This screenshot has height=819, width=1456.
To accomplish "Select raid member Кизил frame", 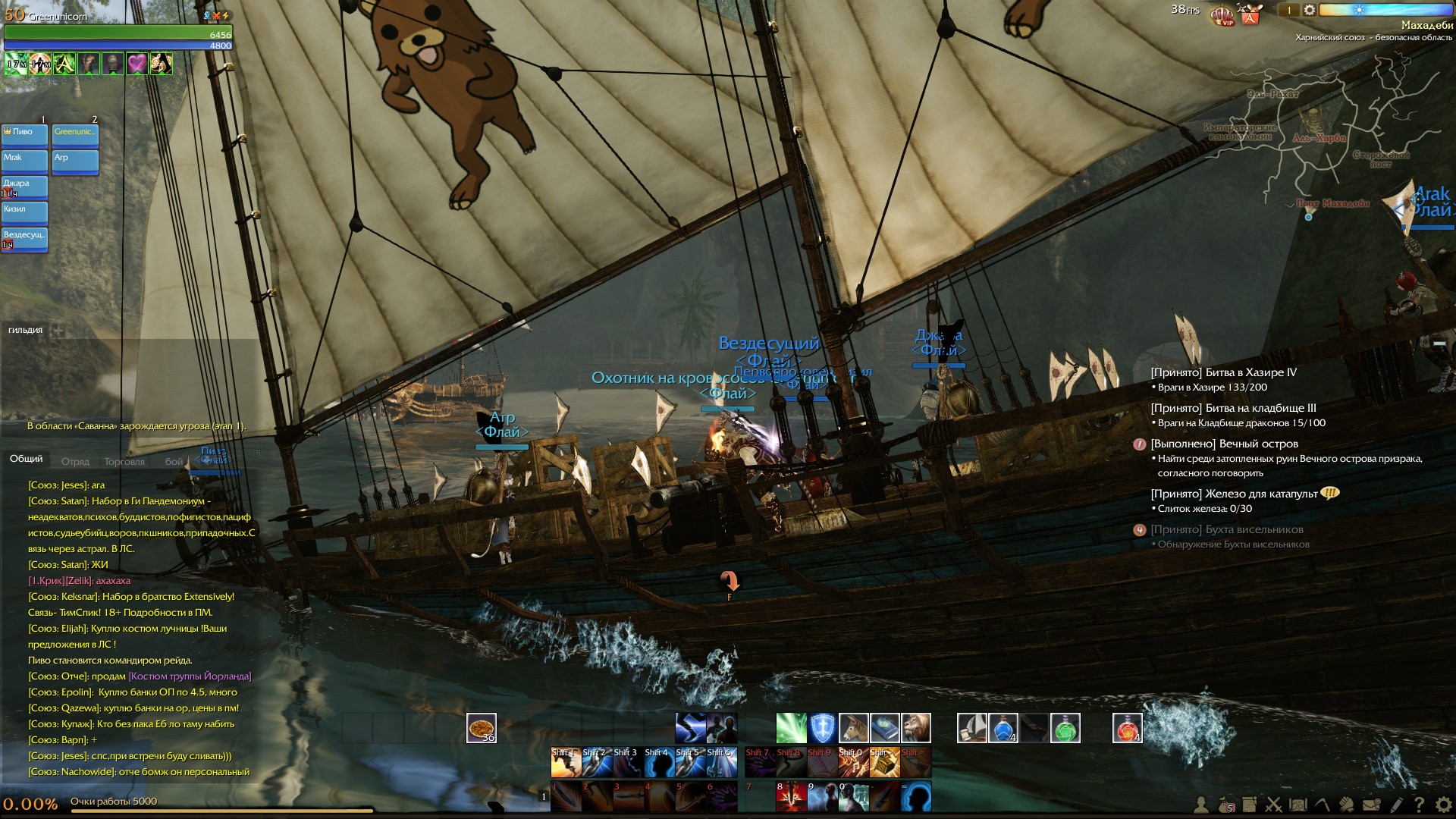I will (24, 212).
